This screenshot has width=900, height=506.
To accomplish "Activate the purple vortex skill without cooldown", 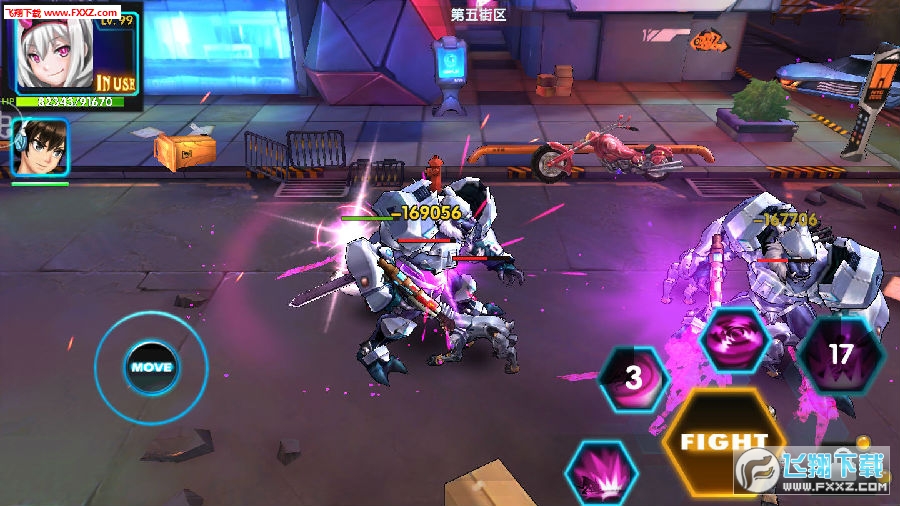I will tap(735, 340).
